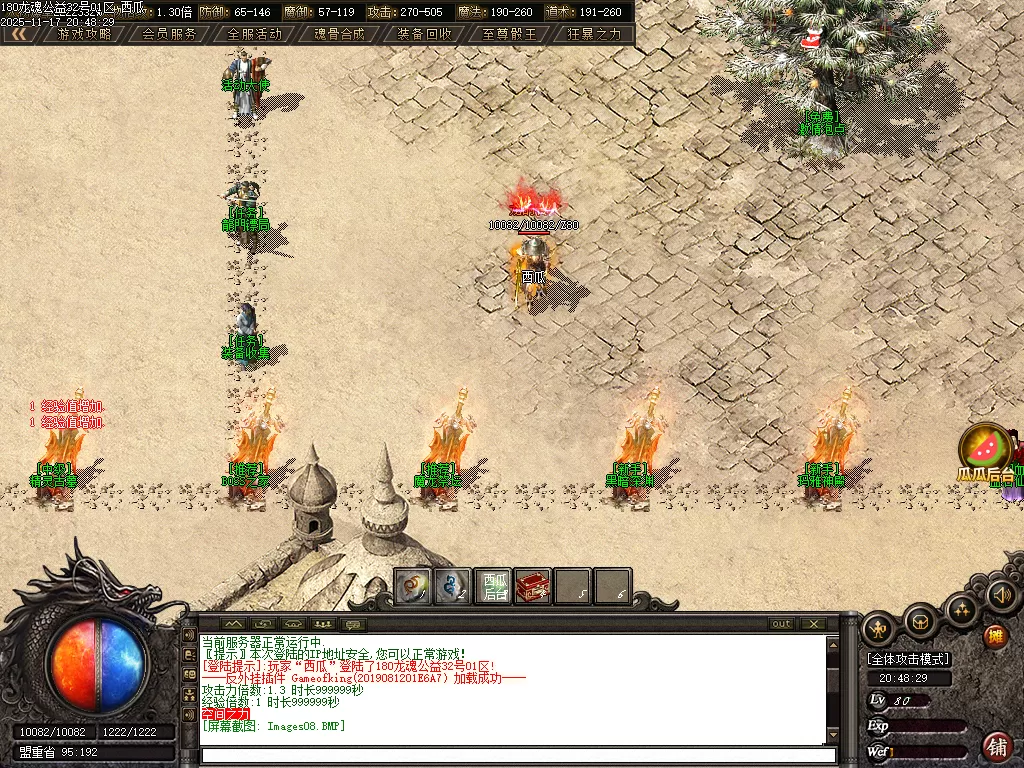
Task: Close the chat panel with the X button
Action: point(815,624)
